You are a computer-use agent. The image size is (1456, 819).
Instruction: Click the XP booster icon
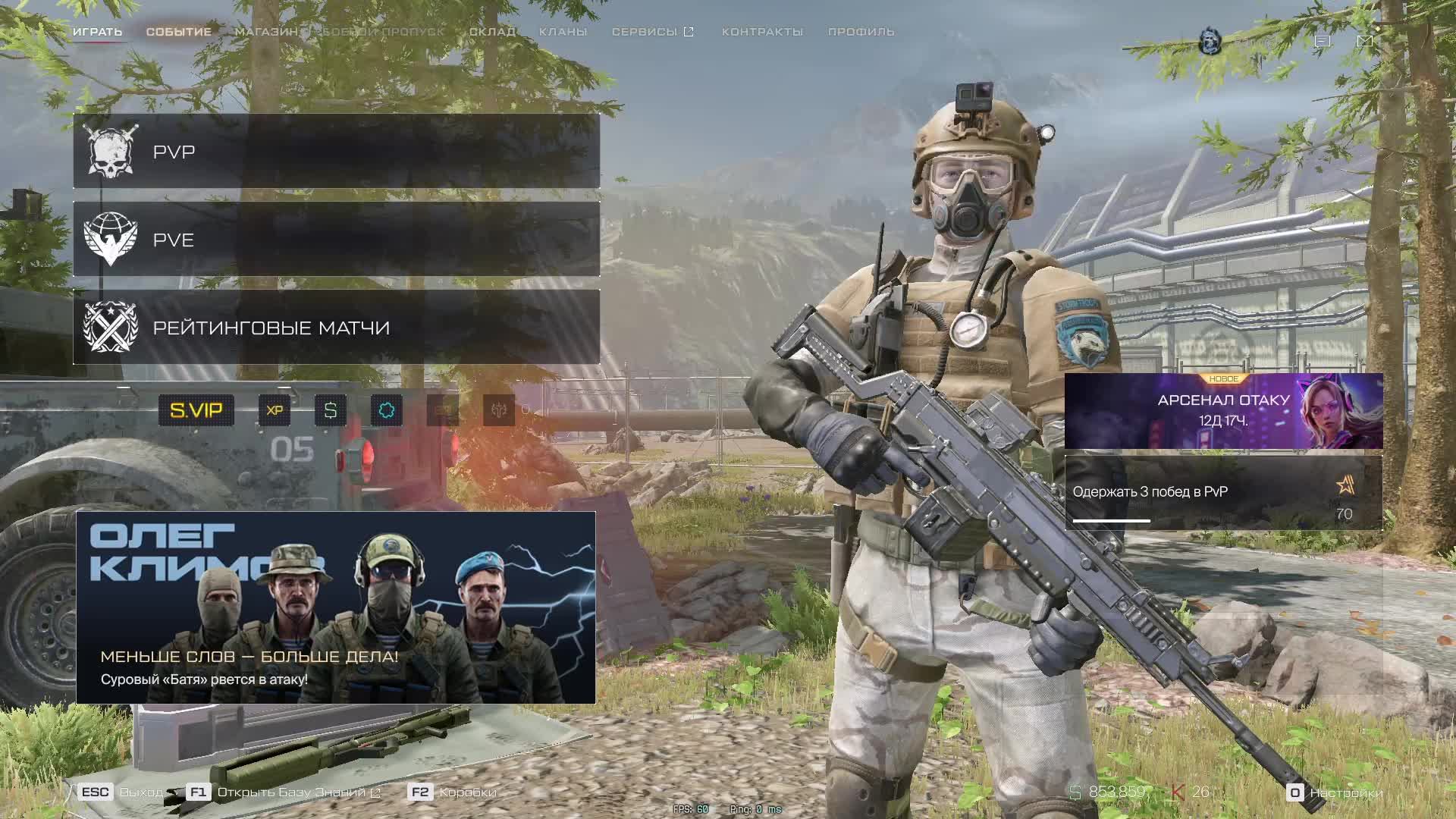275,410
